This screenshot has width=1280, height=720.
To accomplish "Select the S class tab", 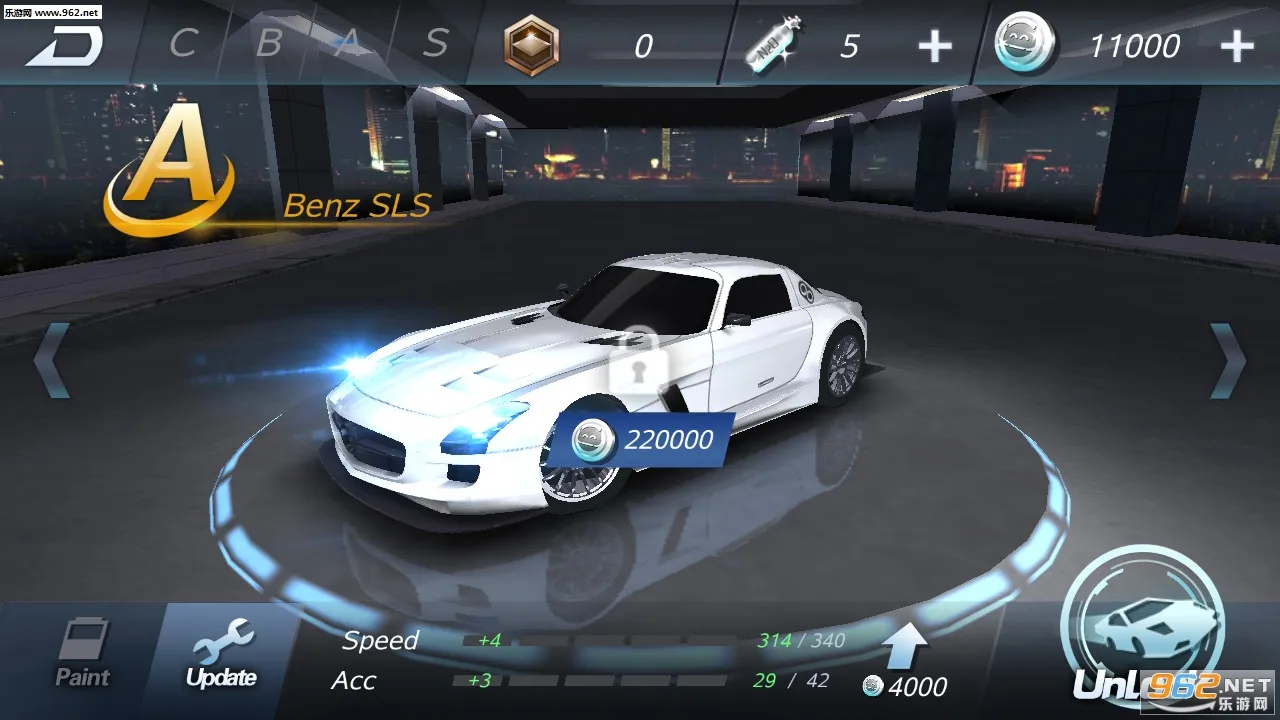I will [434, 44].
